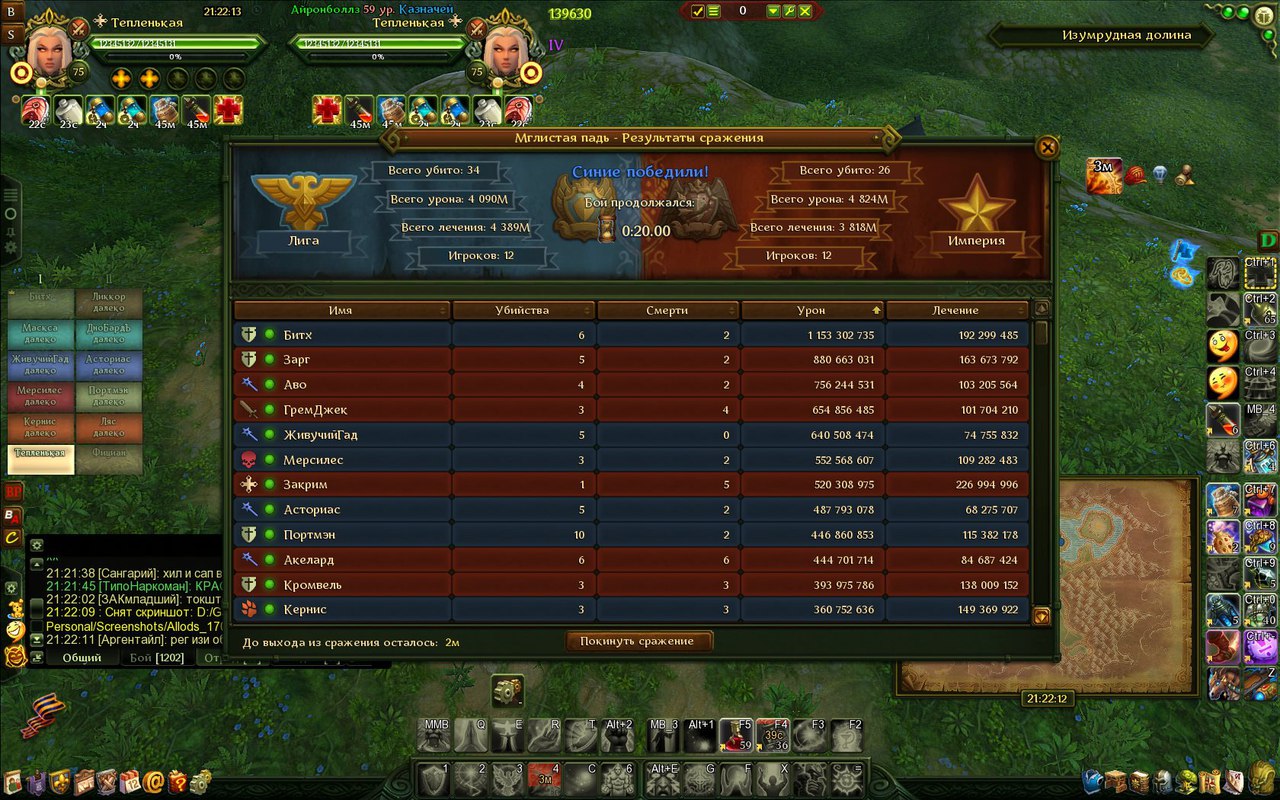Click the Покинуть сражение button

pyautogui.click(x=639, y=641)
